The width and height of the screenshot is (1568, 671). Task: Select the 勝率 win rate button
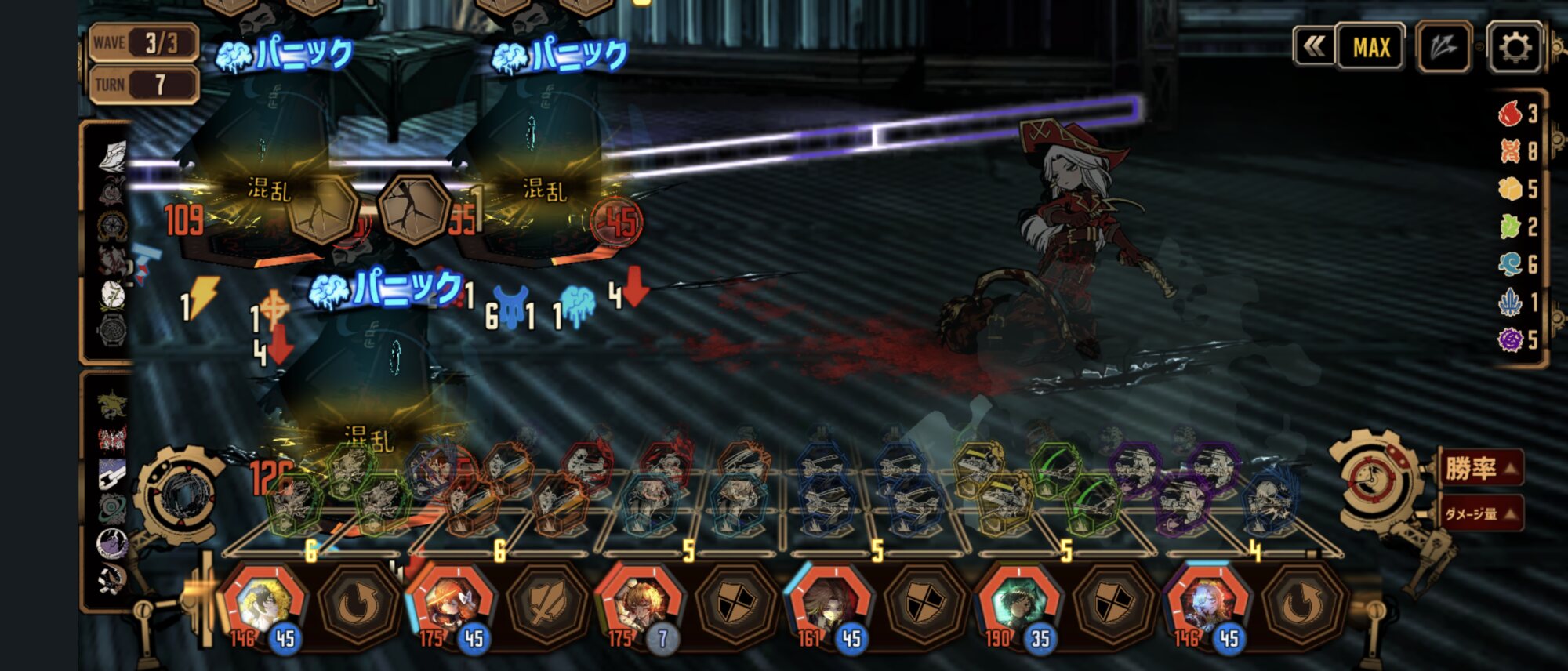(1480, 469)
